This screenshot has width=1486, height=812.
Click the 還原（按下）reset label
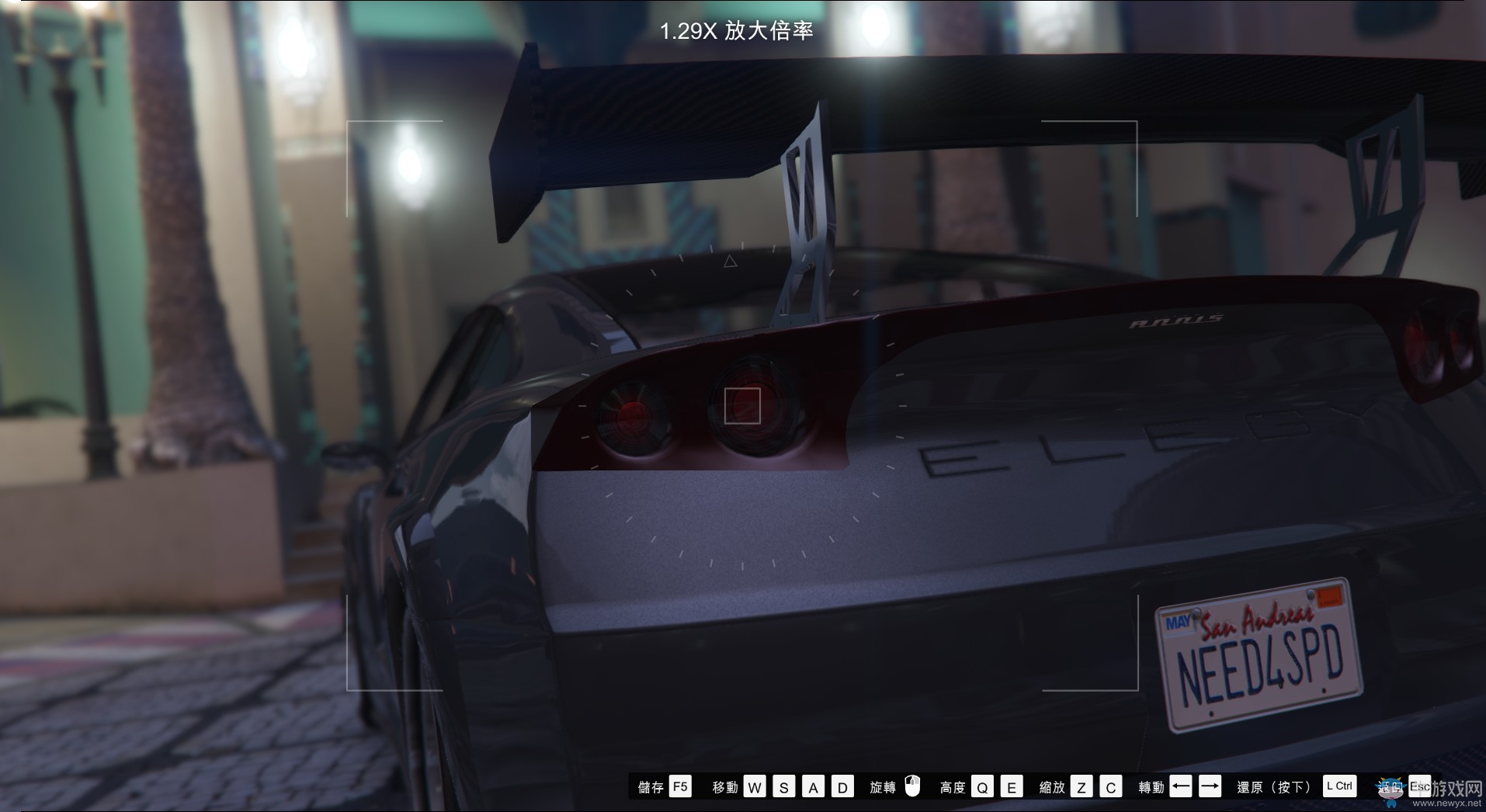1273,786
